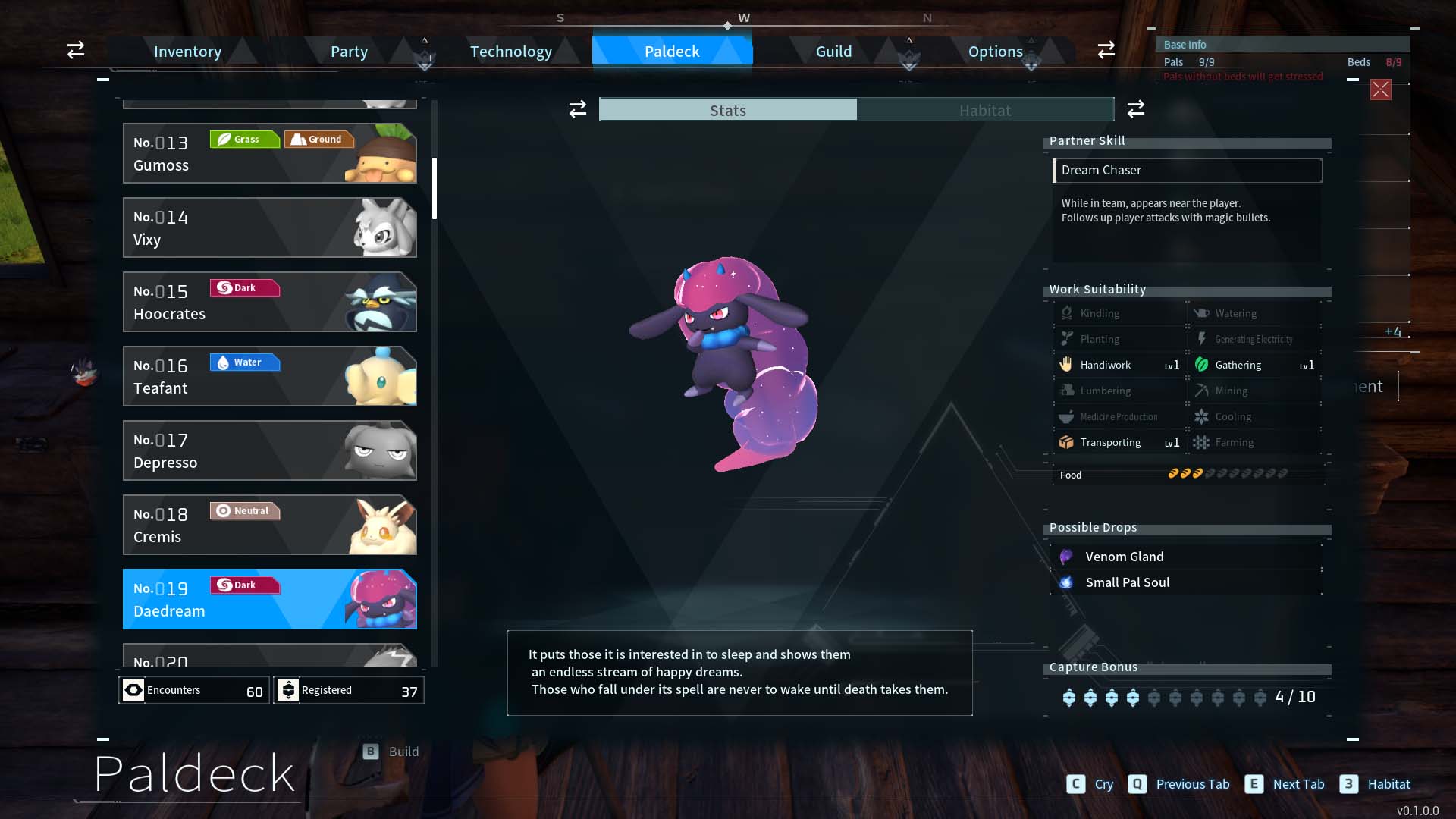Screen dimensions: 1456x819
Task: Open the Guild tab
Action: click(x=833, y=52)
